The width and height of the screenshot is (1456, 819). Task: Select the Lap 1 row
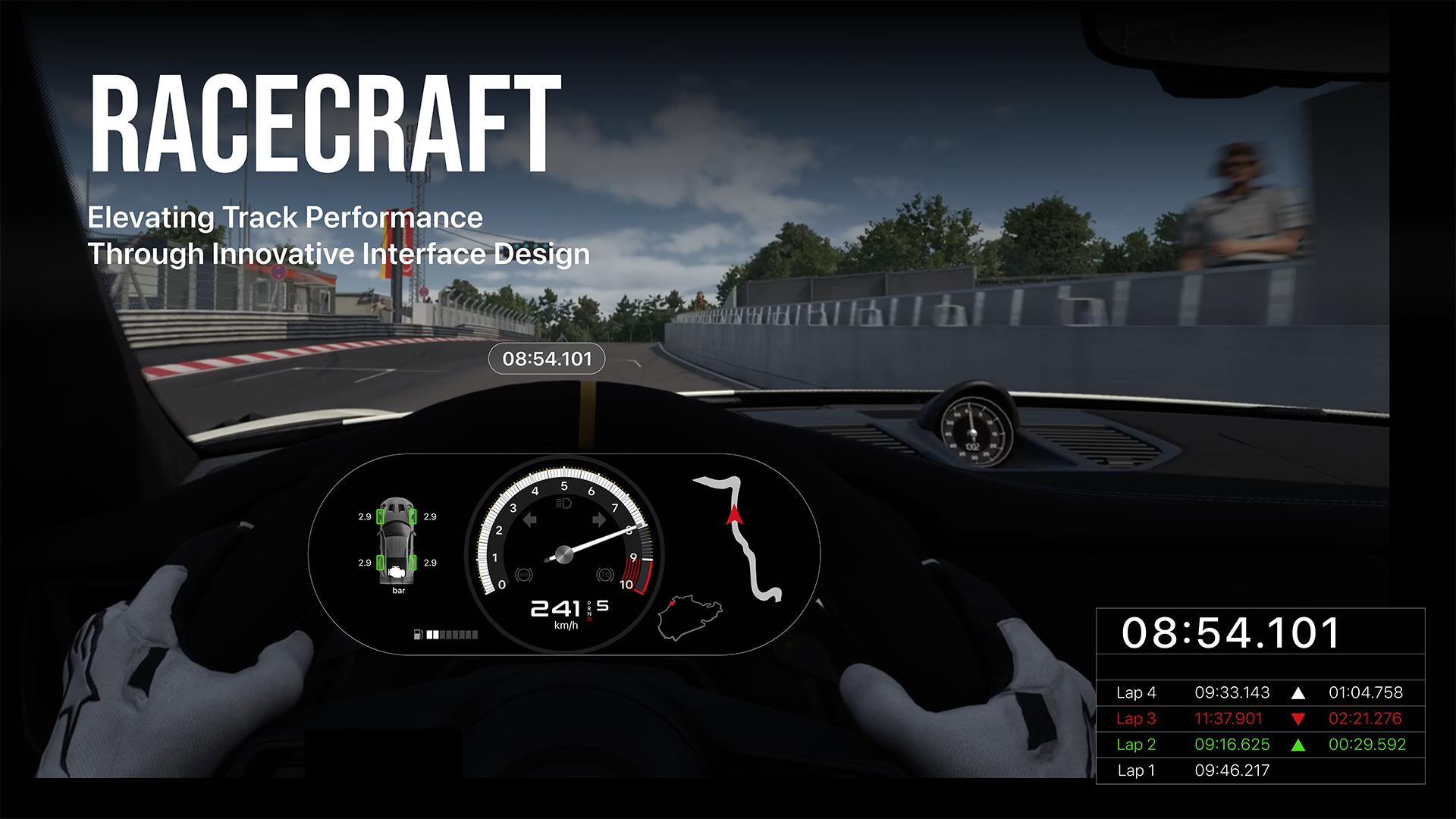pos(1260,770)
